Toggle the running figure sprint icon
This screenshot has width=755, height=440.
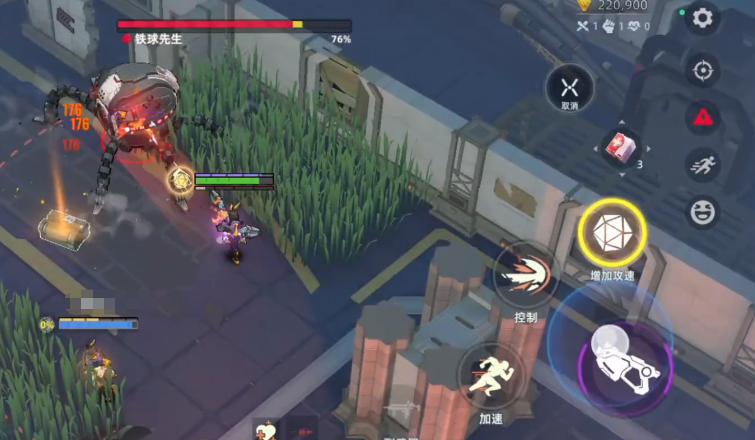[x=703, y=163]
